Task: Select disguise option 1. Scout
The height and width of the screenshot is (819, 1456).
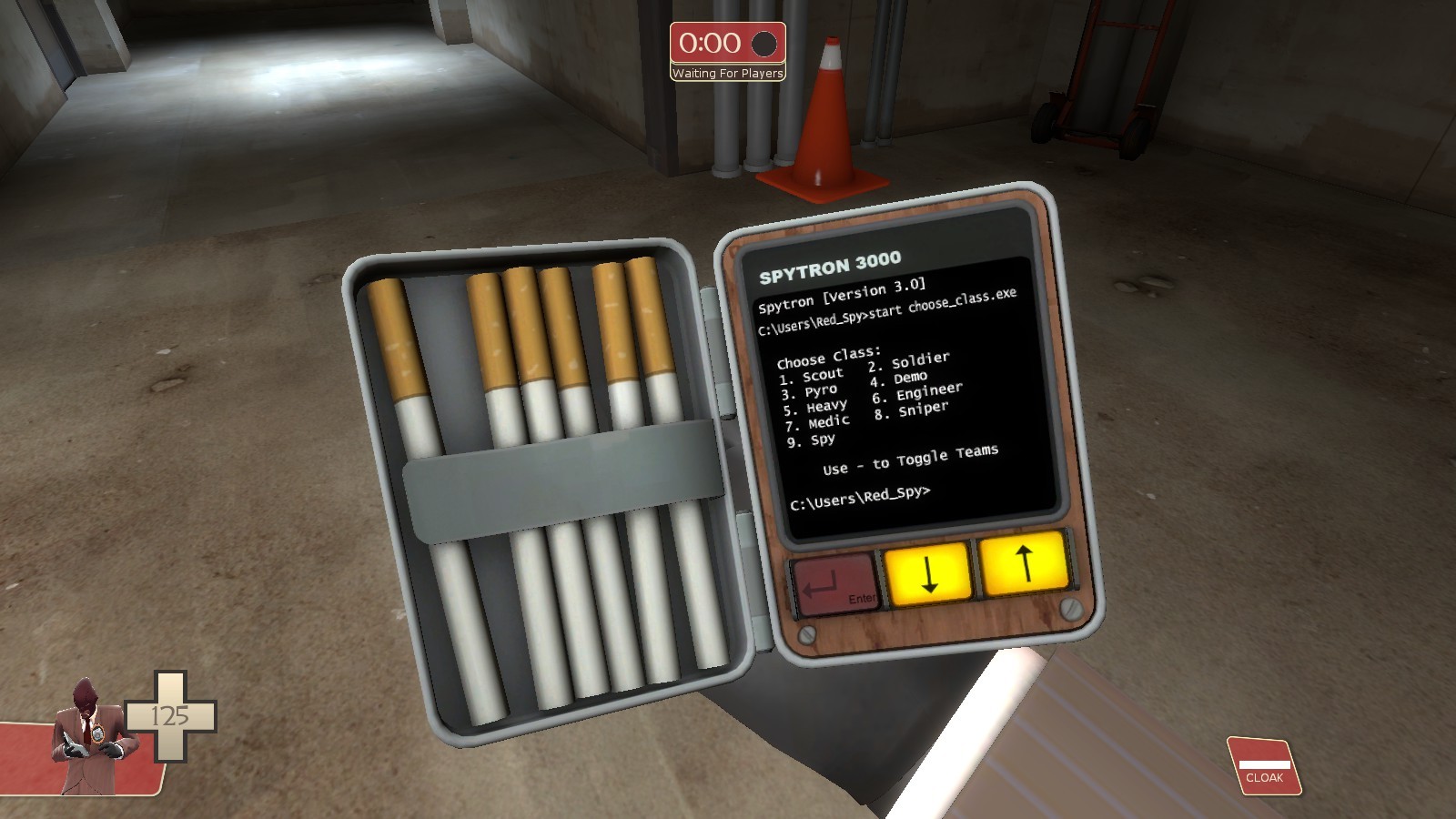Action: tap(810, 373)
